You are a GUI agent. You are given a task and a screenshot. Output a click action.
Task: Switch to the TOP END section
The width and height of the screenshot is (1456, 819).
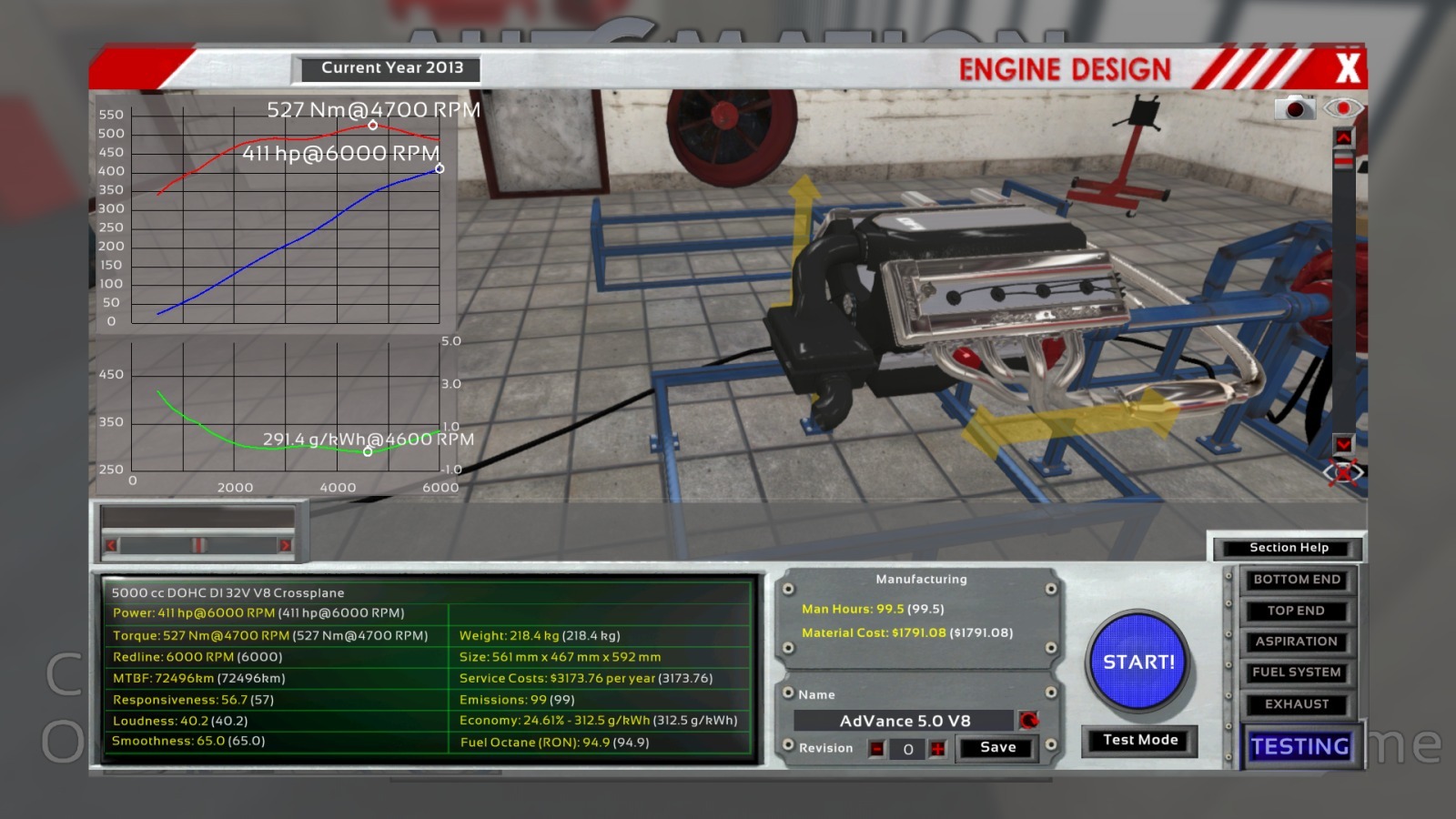pos(1296,611)
